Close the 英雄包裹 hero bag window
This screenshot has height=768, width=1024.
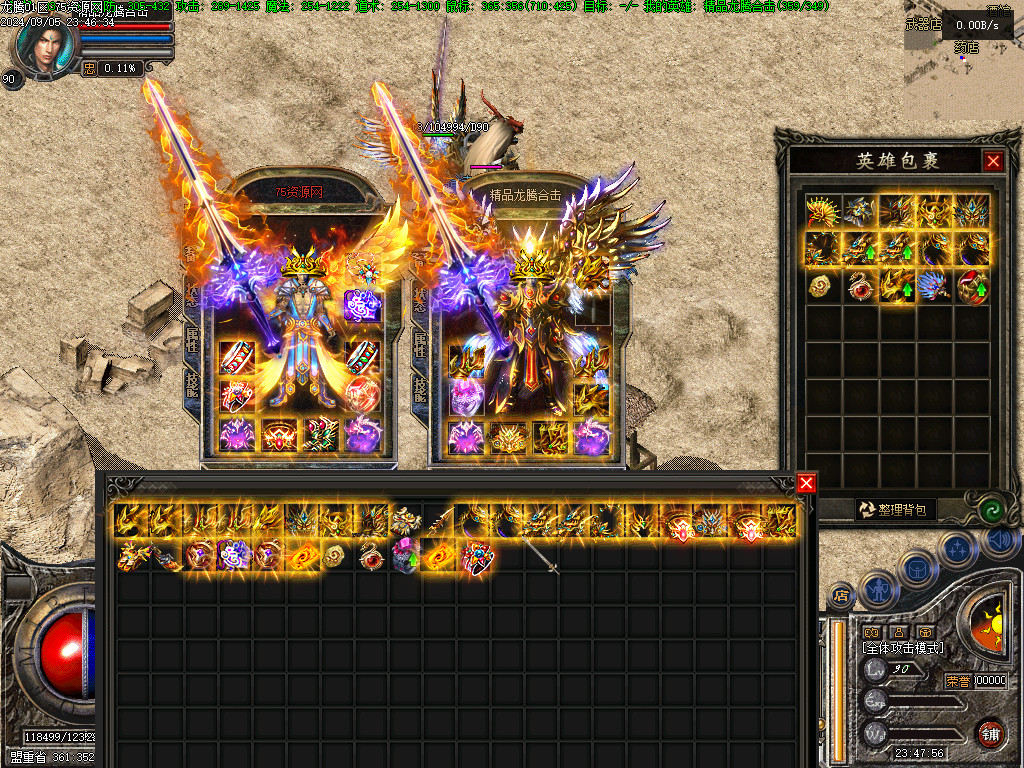coord(992,161)
